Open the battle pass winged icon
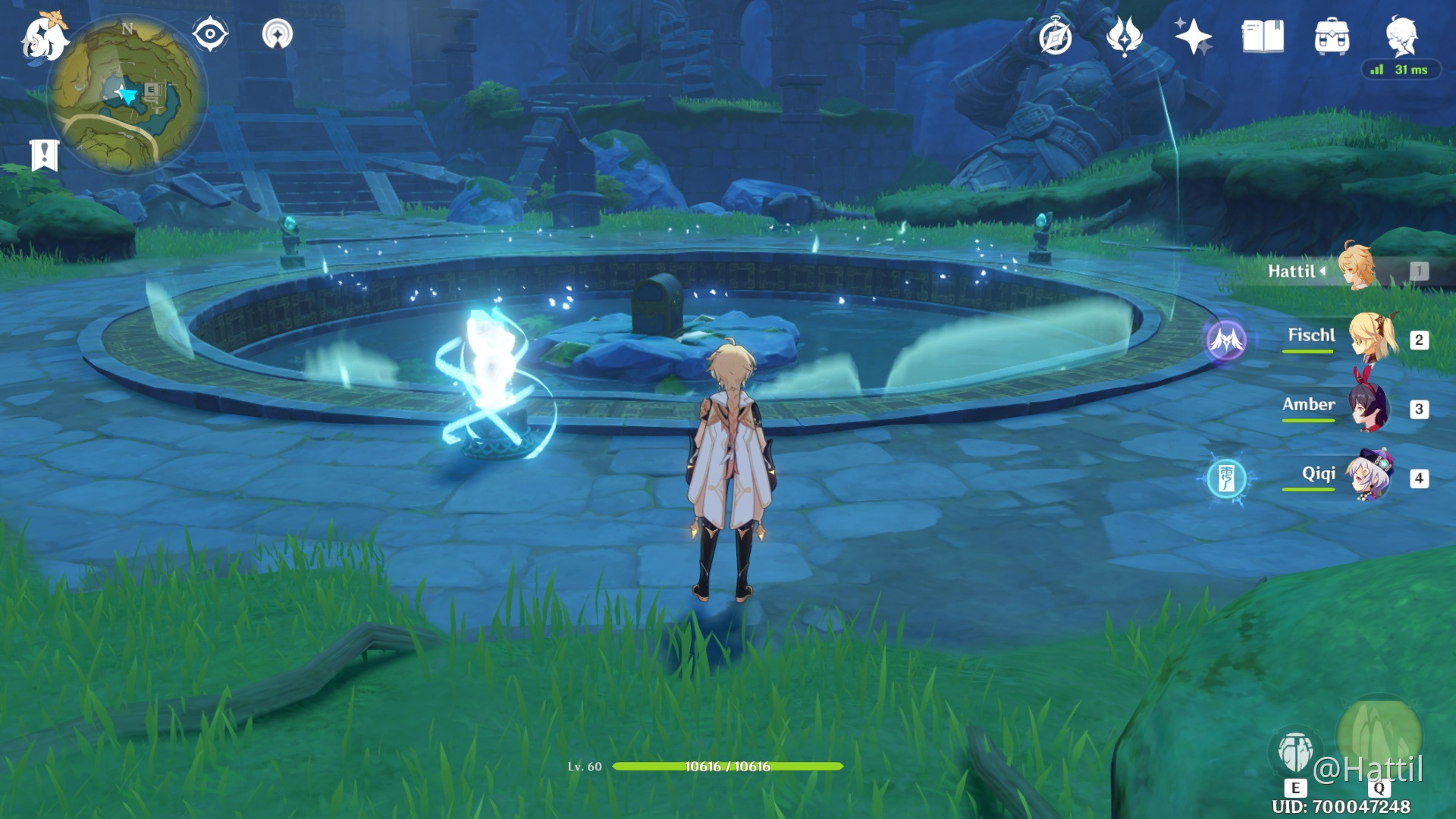 tap(1124, 36)
